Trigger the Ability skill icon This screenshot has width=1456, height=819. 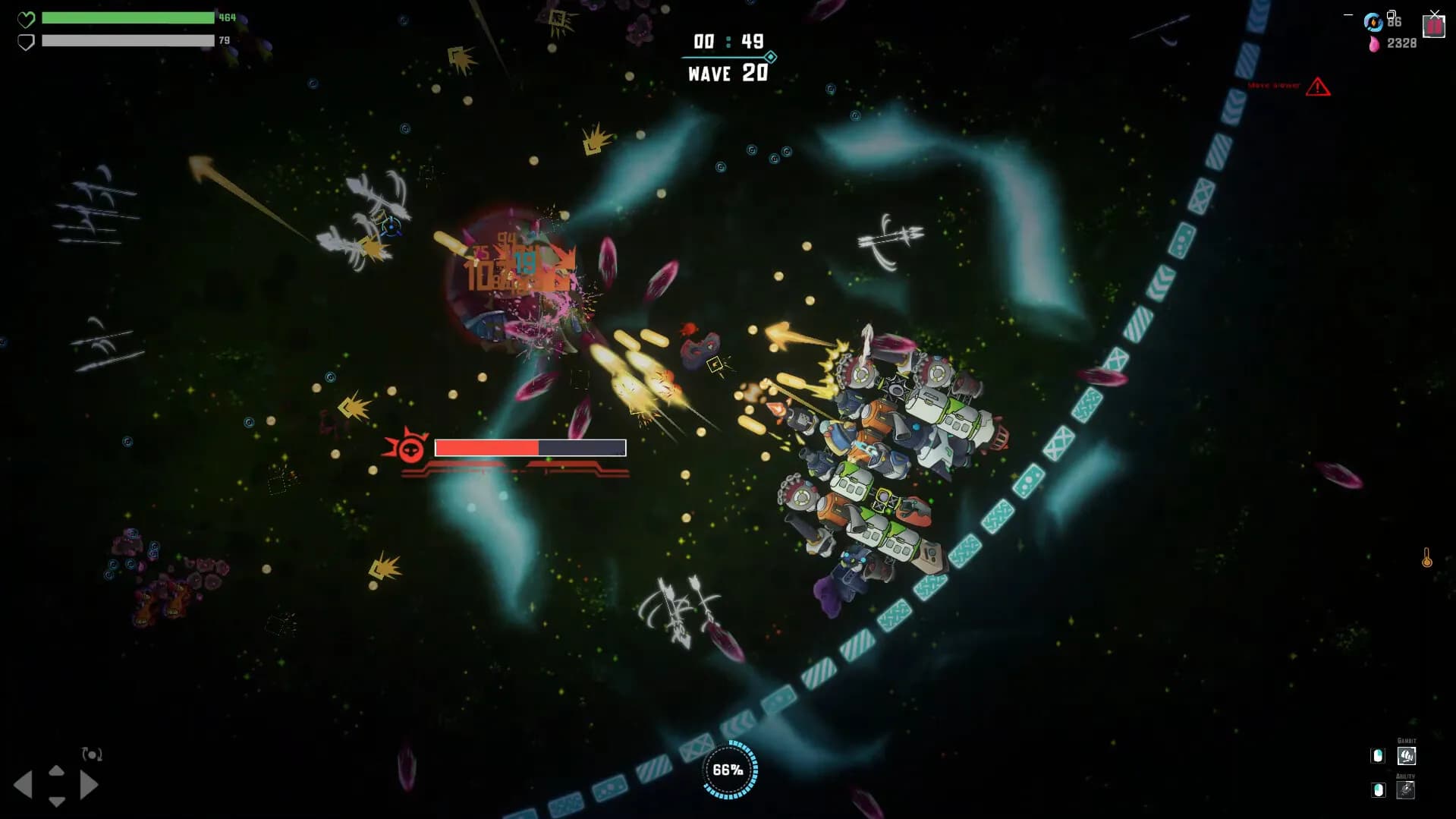(1405, 790)
